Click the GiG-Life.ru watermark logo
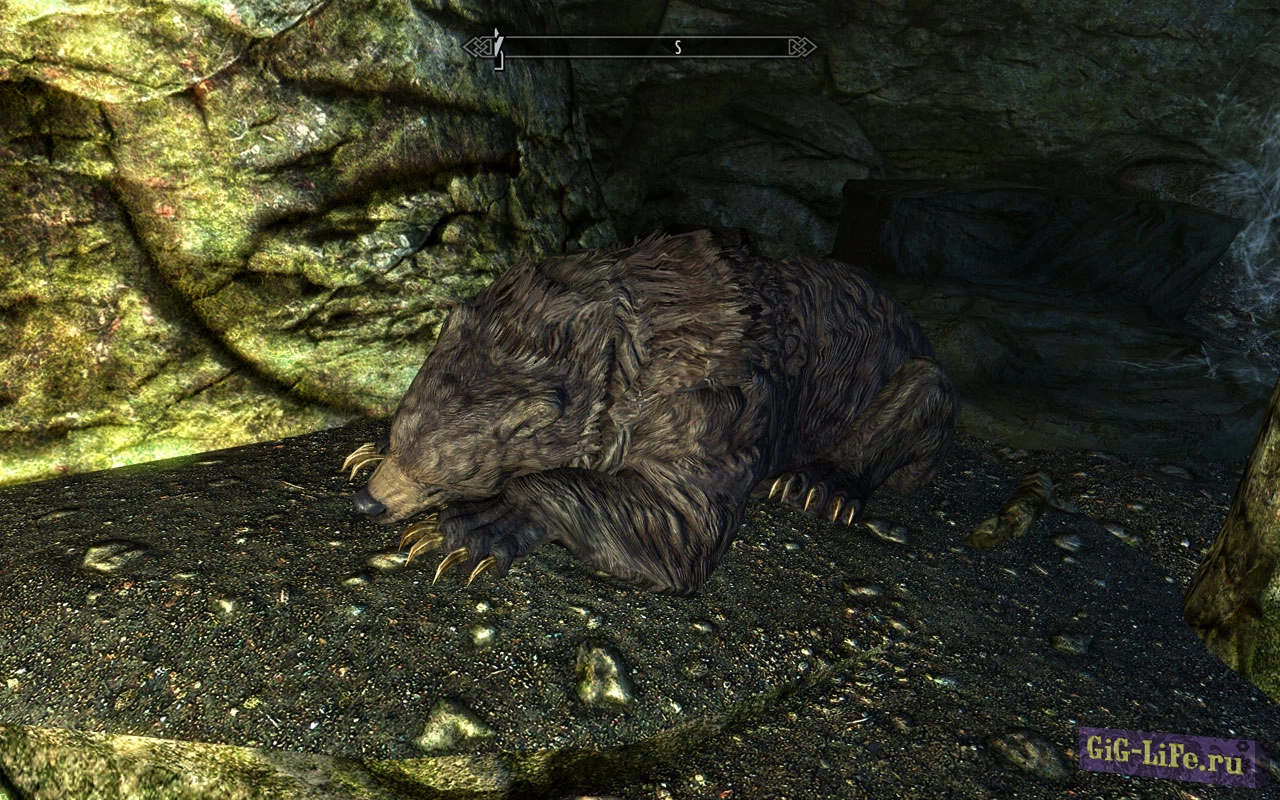The image size is (1280, 800). pos(1166,759)
